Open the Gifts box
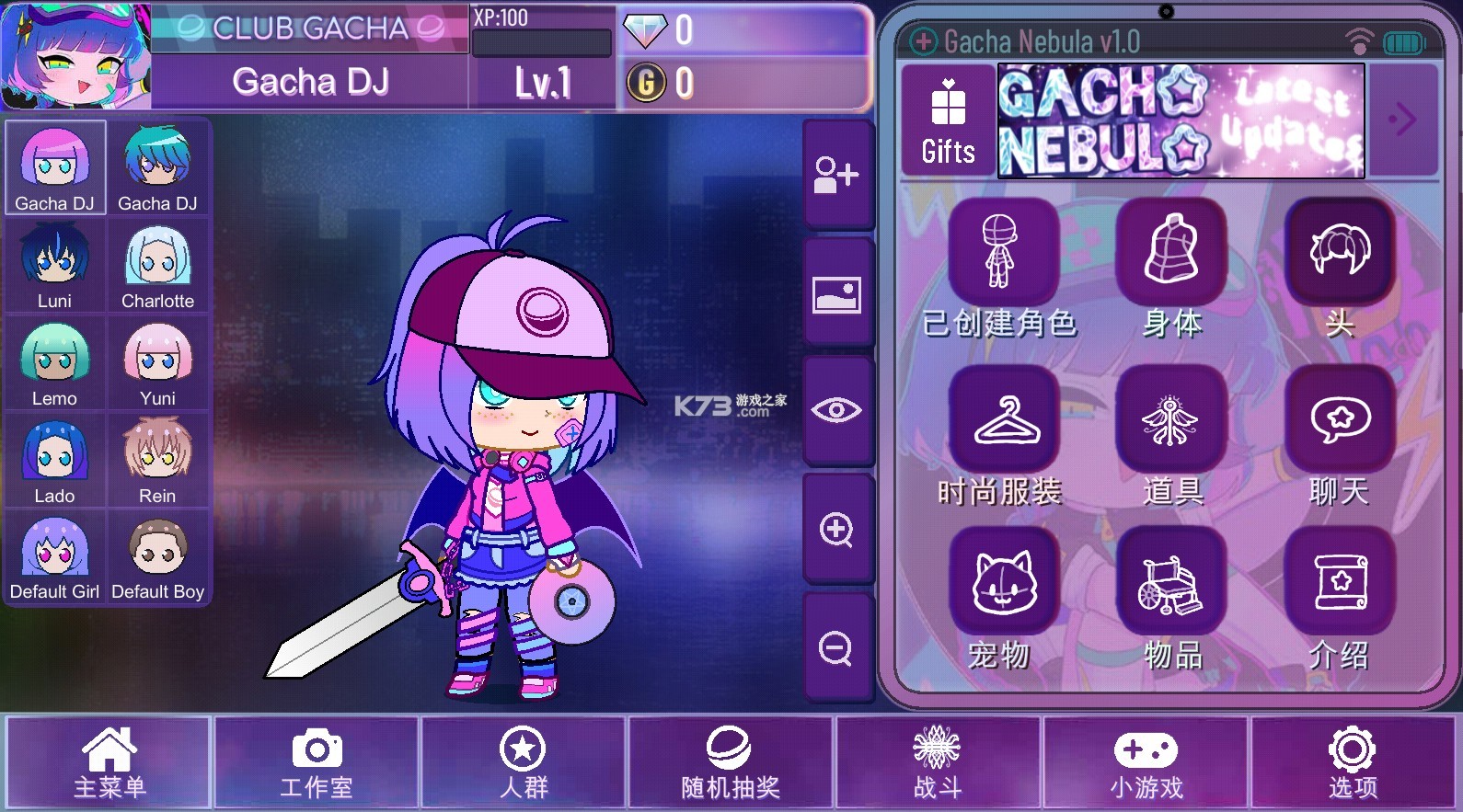The width and height of the screenshot is (1463, 812). (948, 121)
